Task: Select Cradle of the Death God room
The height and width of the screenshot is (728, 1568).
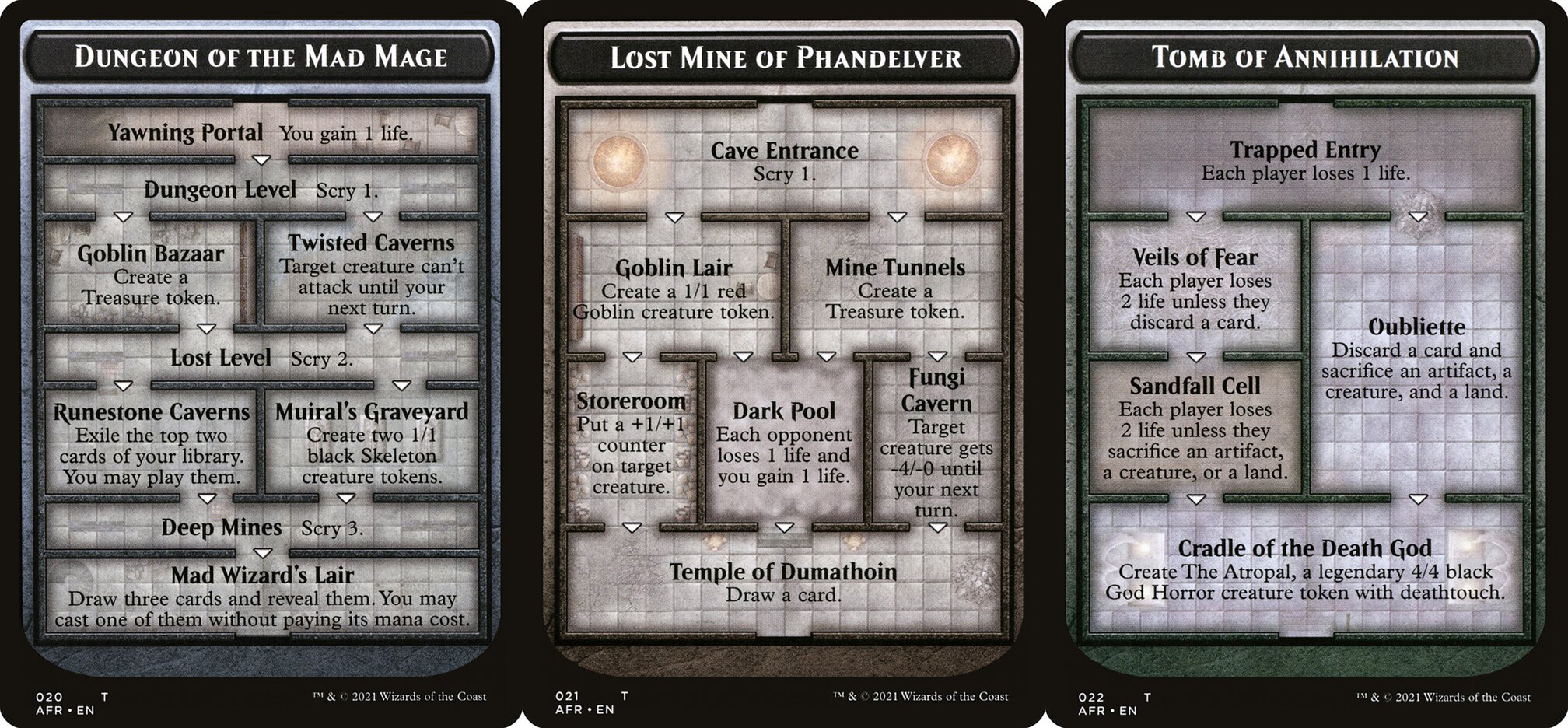Action: point(1305,569)
